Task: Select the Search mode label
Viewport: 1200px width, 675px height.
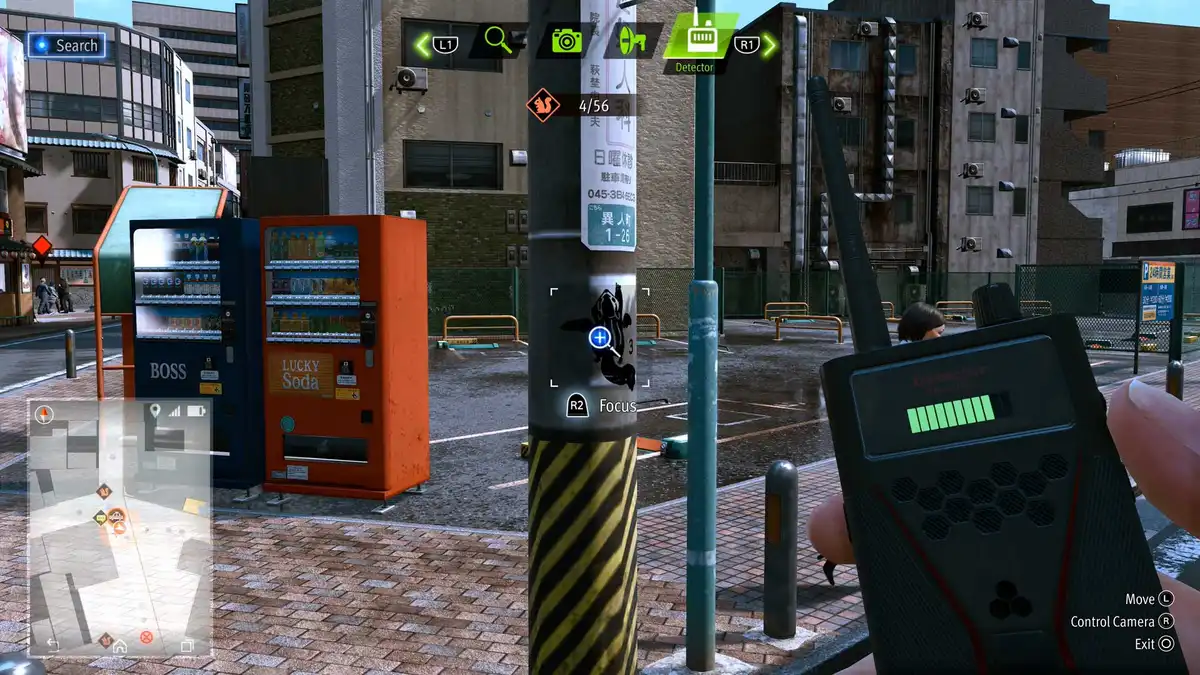Action: [67, 45]
